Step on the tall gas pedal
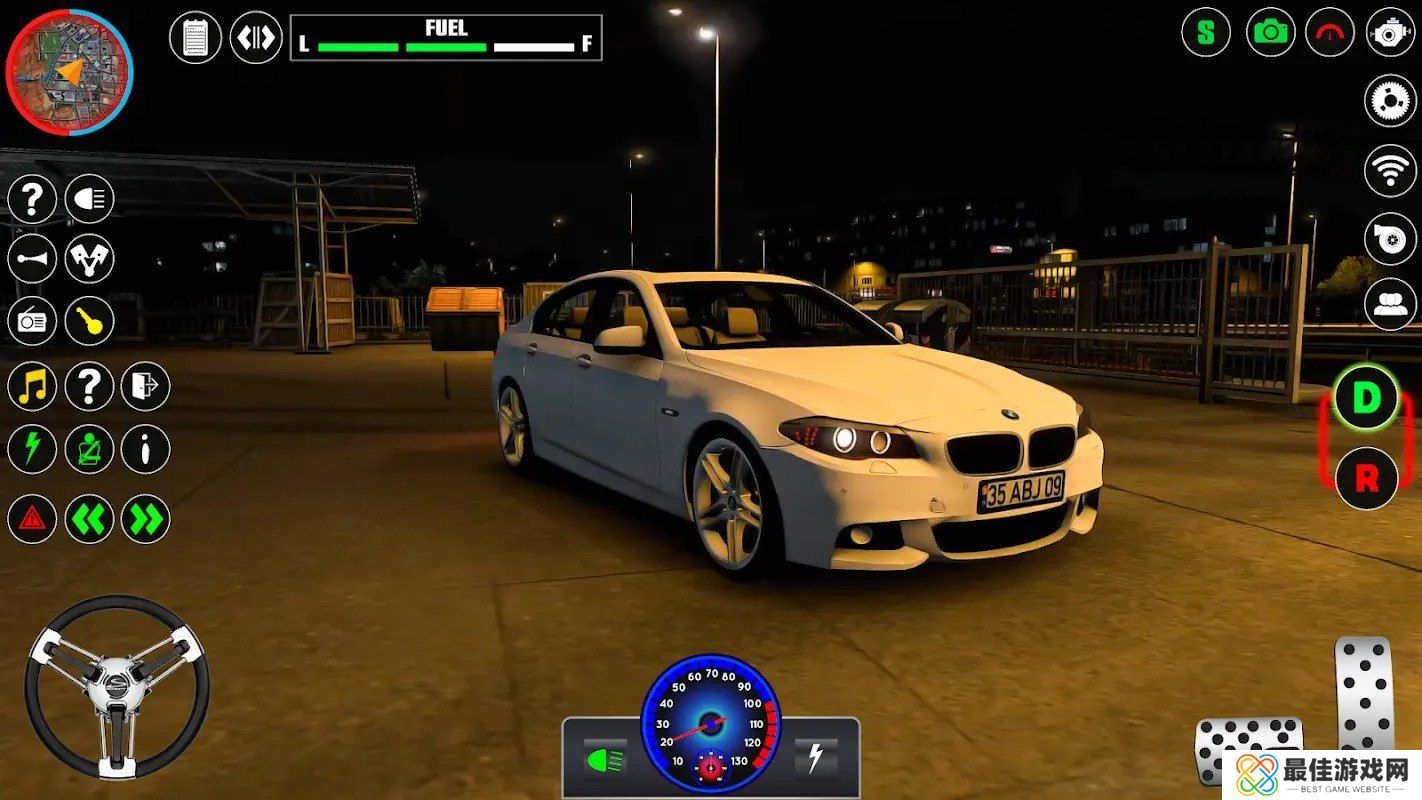Viewport: 1422px width, 800px height. click(1365, 692)
